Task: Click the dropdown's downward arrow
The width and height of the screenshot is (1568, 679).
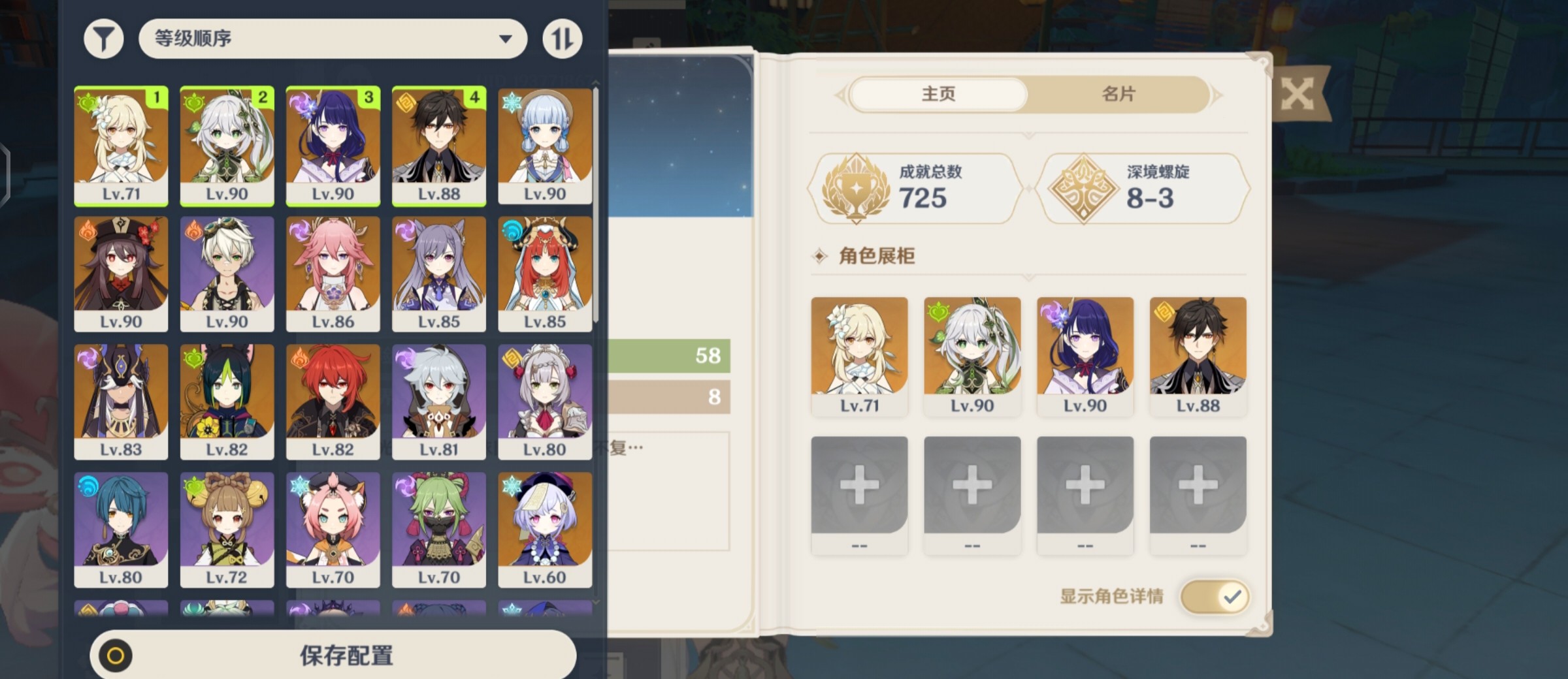Action: click(506, 39)
